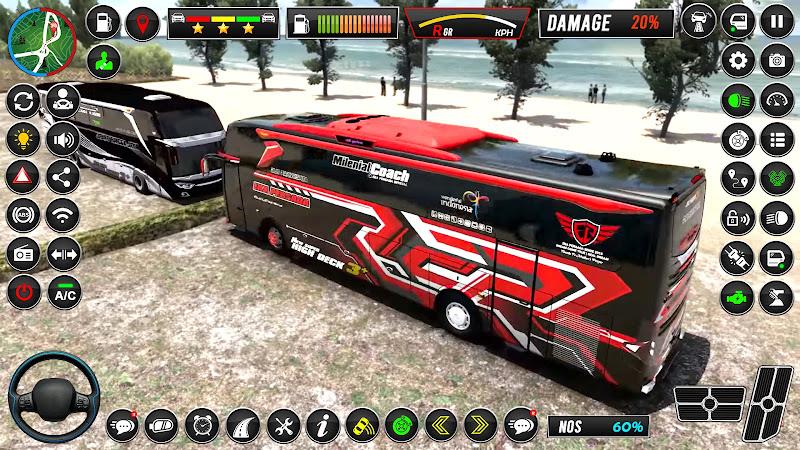Viewport: 800px width, 450px height.
Task: Activate the left yellow chevron indicator
Action: (x=440, y=425)
